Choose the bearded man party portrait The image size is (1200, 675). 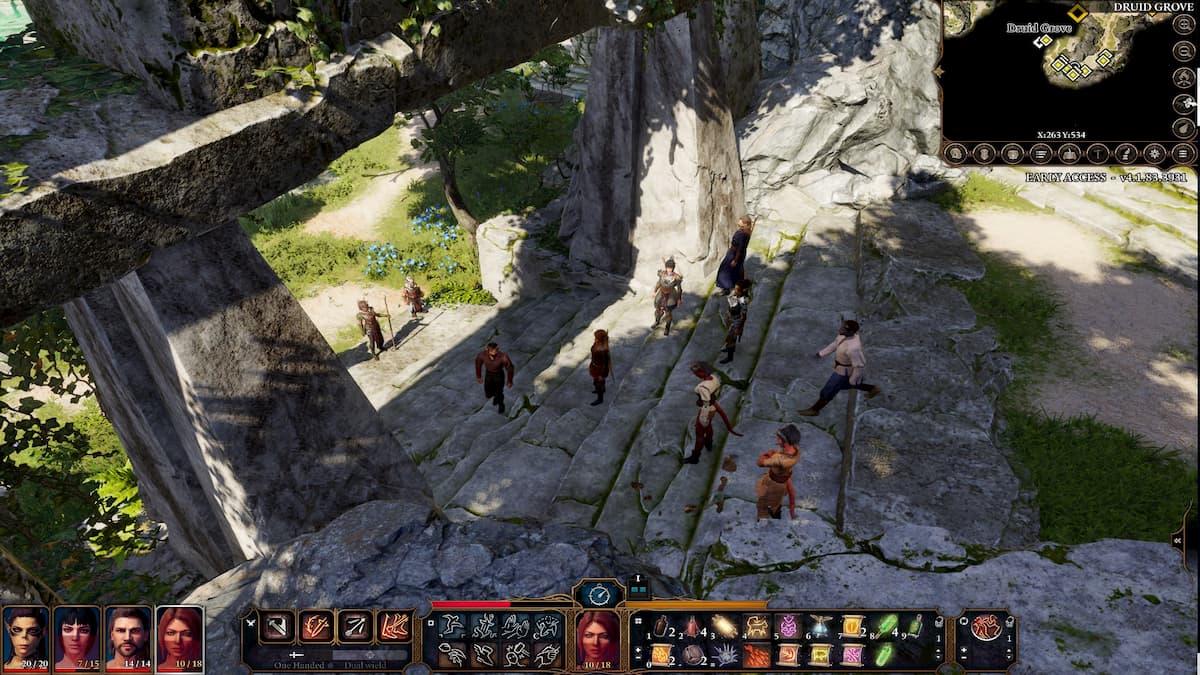tap(129, 638)
